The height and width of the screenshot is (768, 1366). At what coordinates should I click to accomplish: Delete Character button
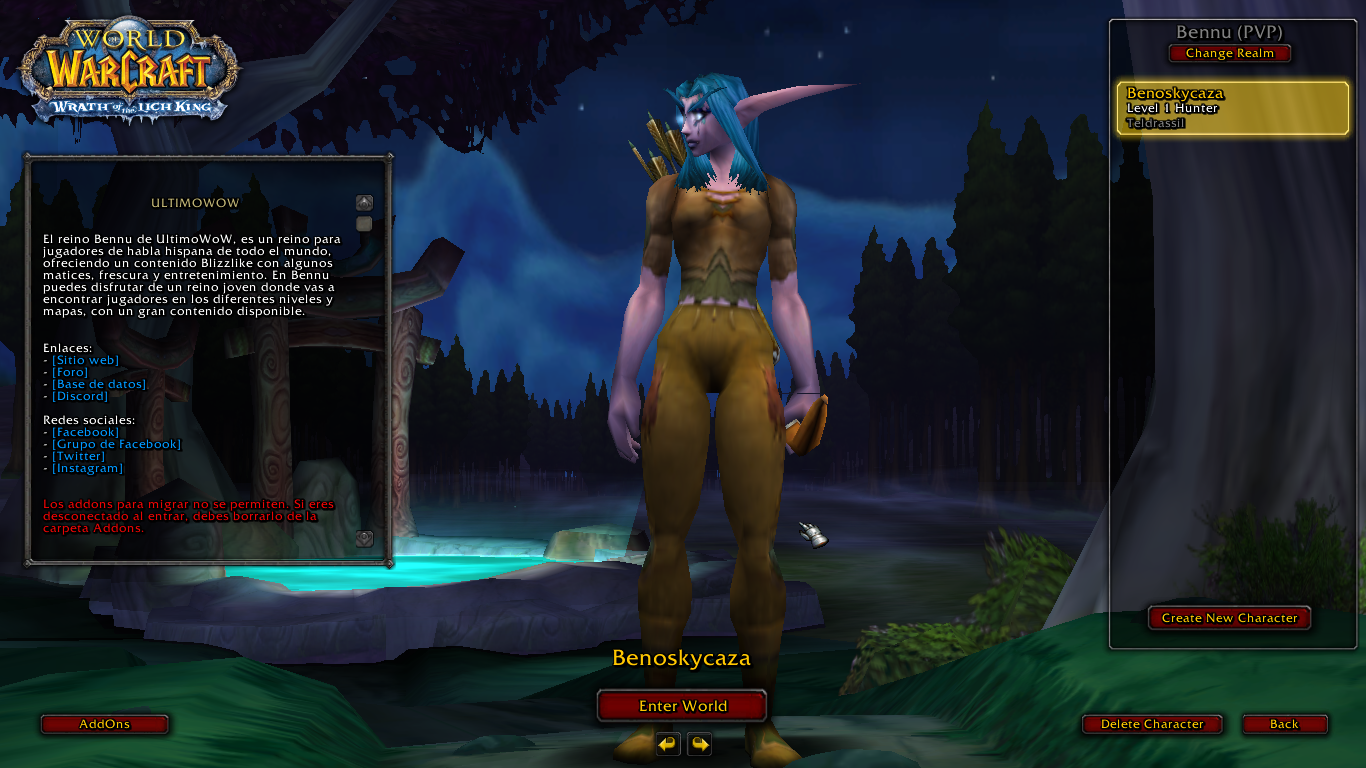1152,724
